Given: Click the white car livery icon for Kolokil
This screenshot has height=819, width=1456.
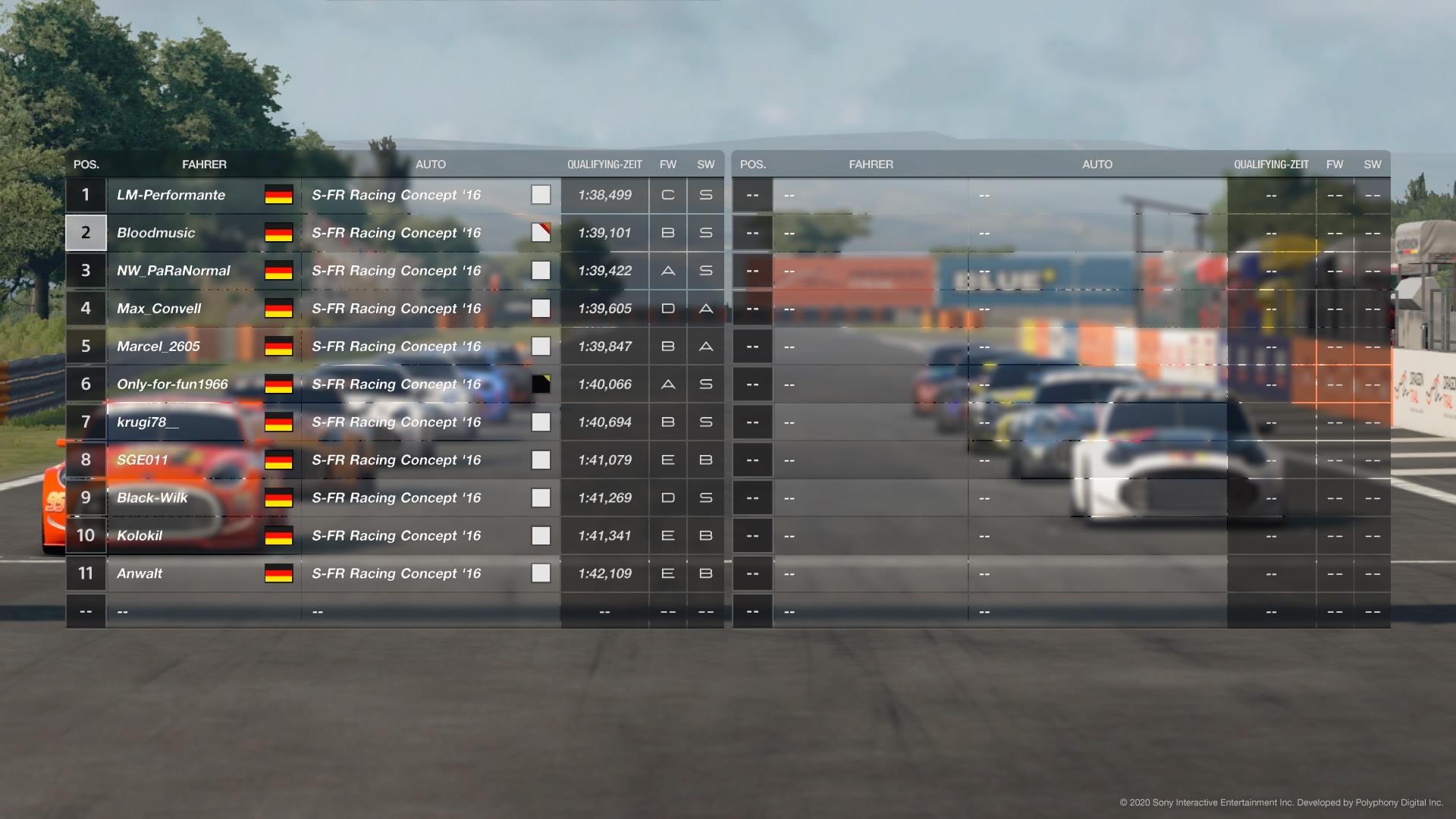Looking at the screenshot, I should tap(541, 535).
